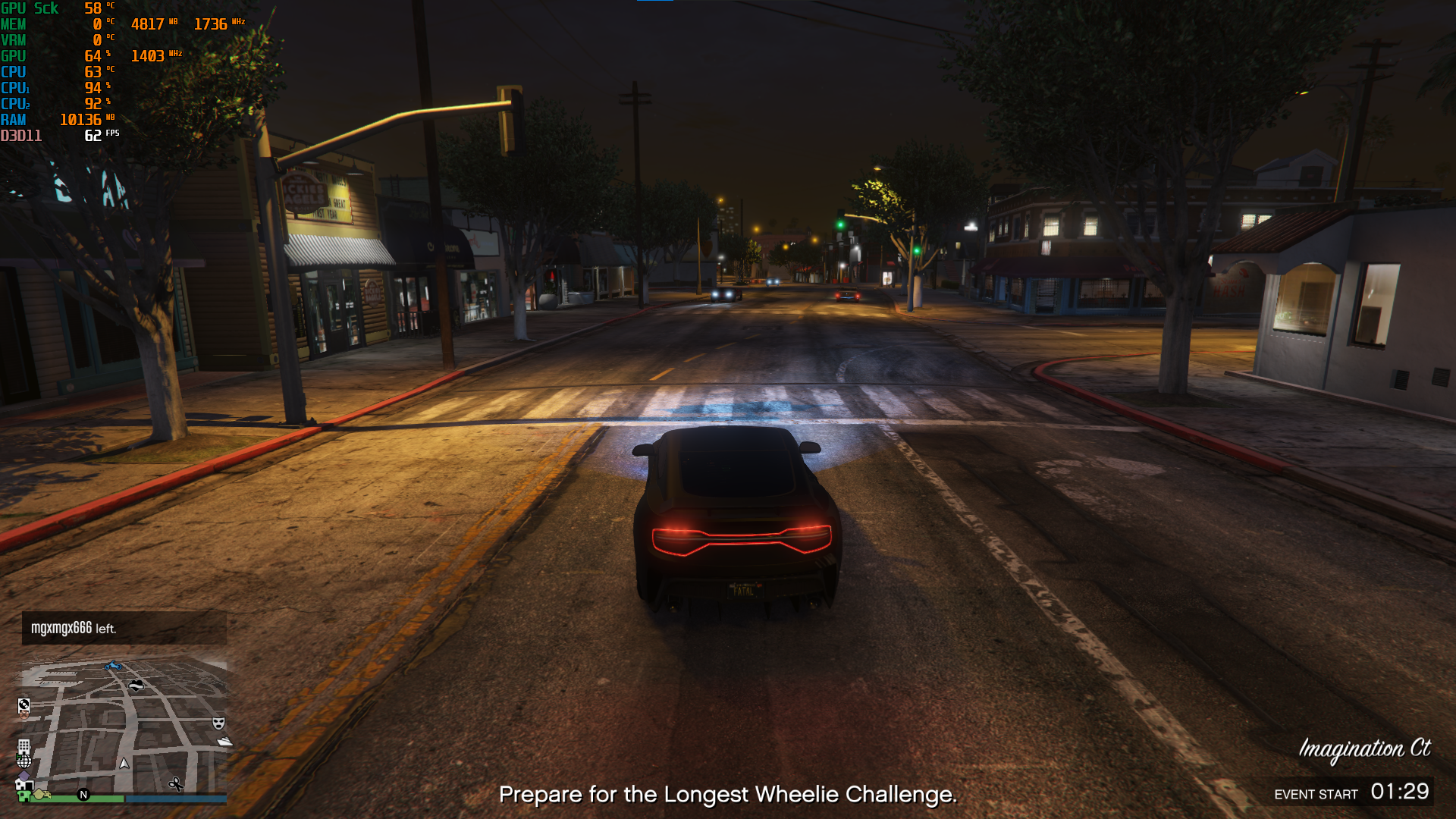The height and width of the screenshot is (819, 1456).
Task: Click the white player arrow on minimap
Action: coord(124,764)
